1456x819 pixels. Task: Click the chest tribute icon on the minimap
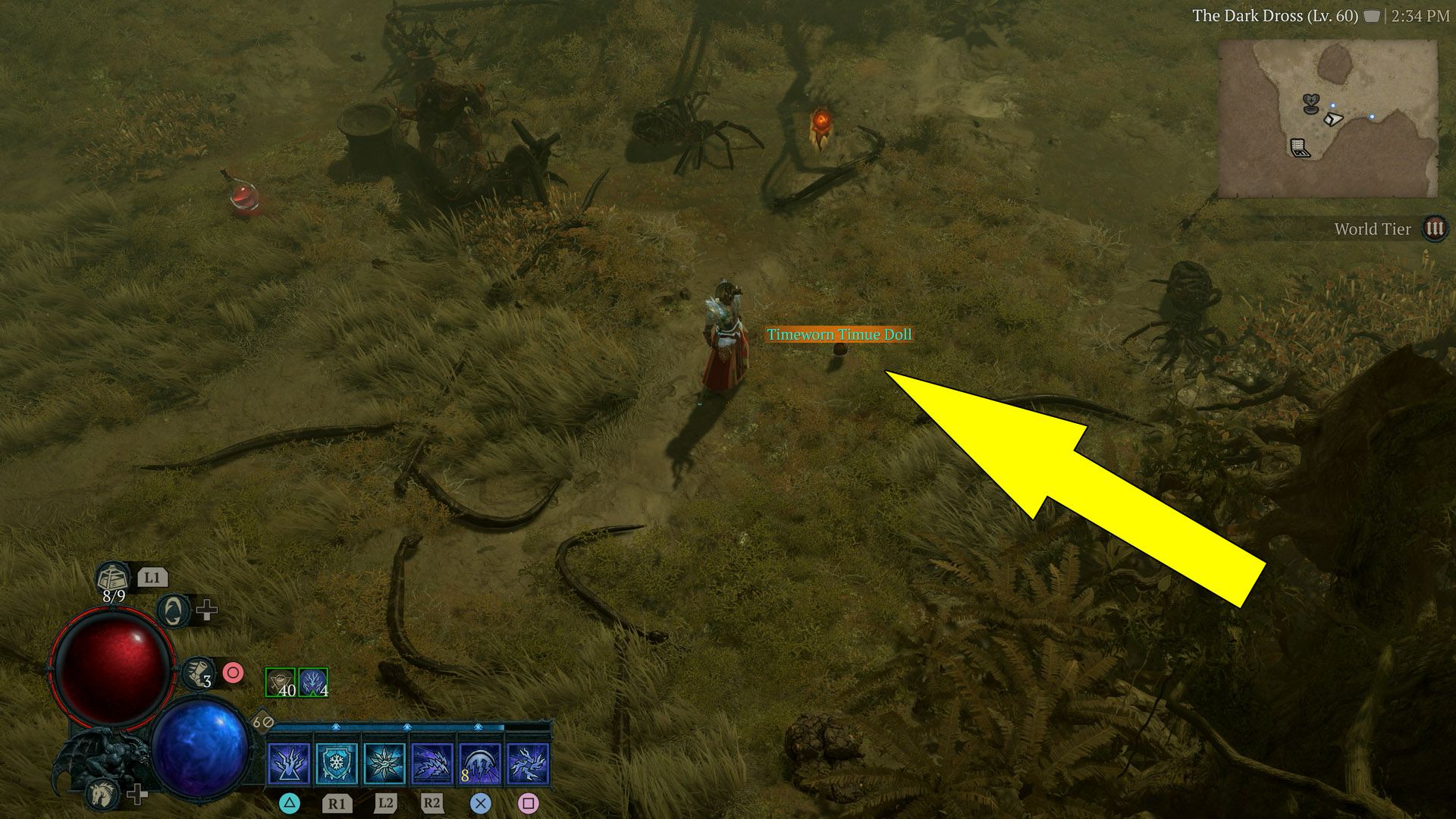(1300, 147)
